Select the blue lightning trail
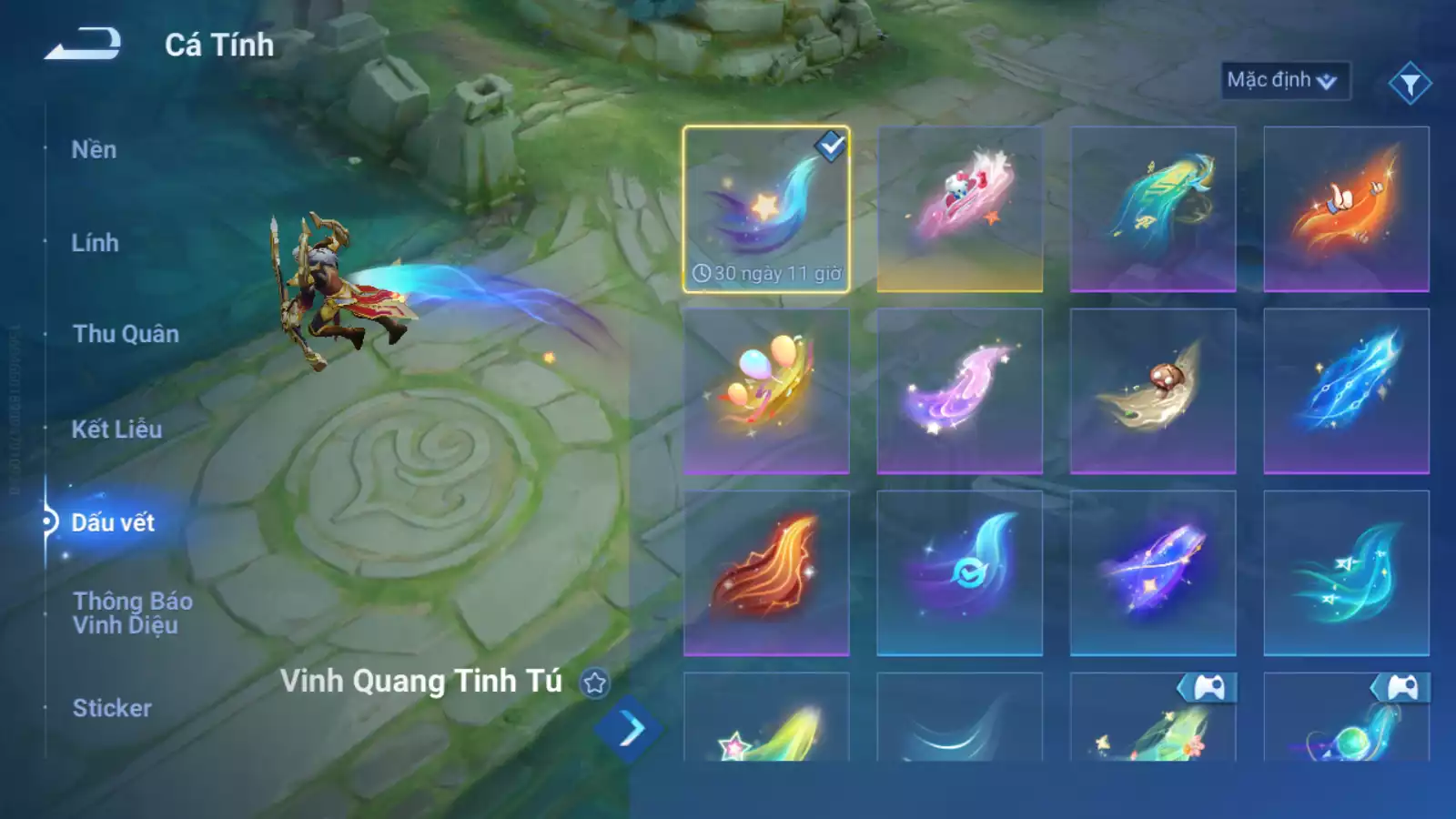Image resolution: width=1456 pixels, height=819 pixels. click(1346, 391)
